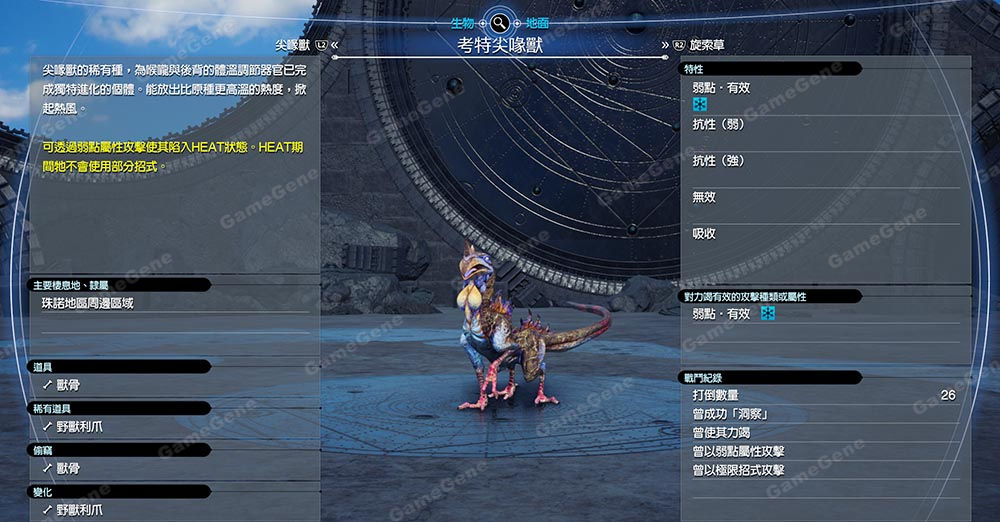Select 獸骨 under the 道具 section
1000x522 pixels.
(68, 384)
